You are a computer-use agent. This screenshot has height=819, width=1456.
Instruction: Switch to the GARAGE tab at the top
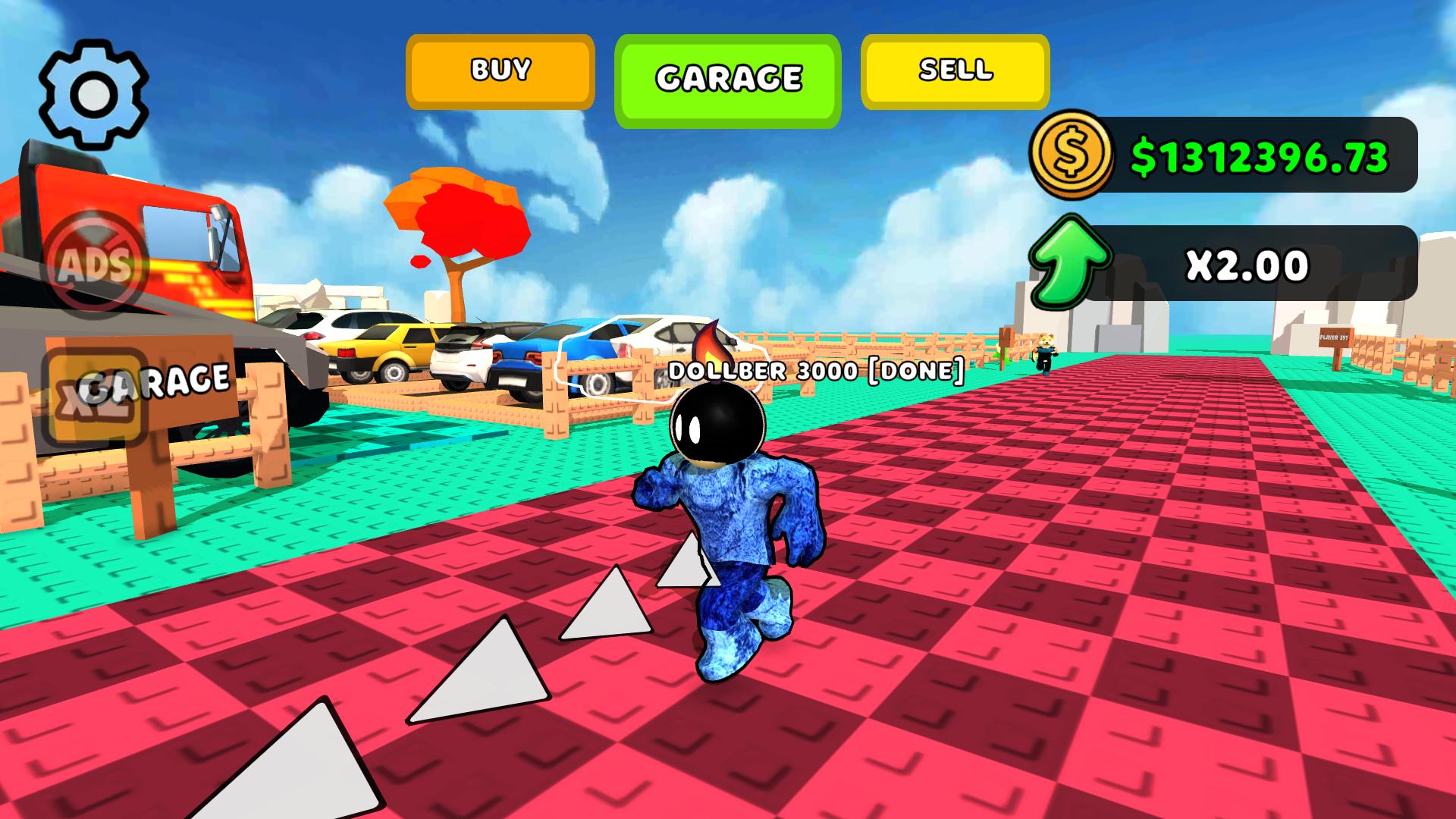pyautogui.click(x=727, y=76)
